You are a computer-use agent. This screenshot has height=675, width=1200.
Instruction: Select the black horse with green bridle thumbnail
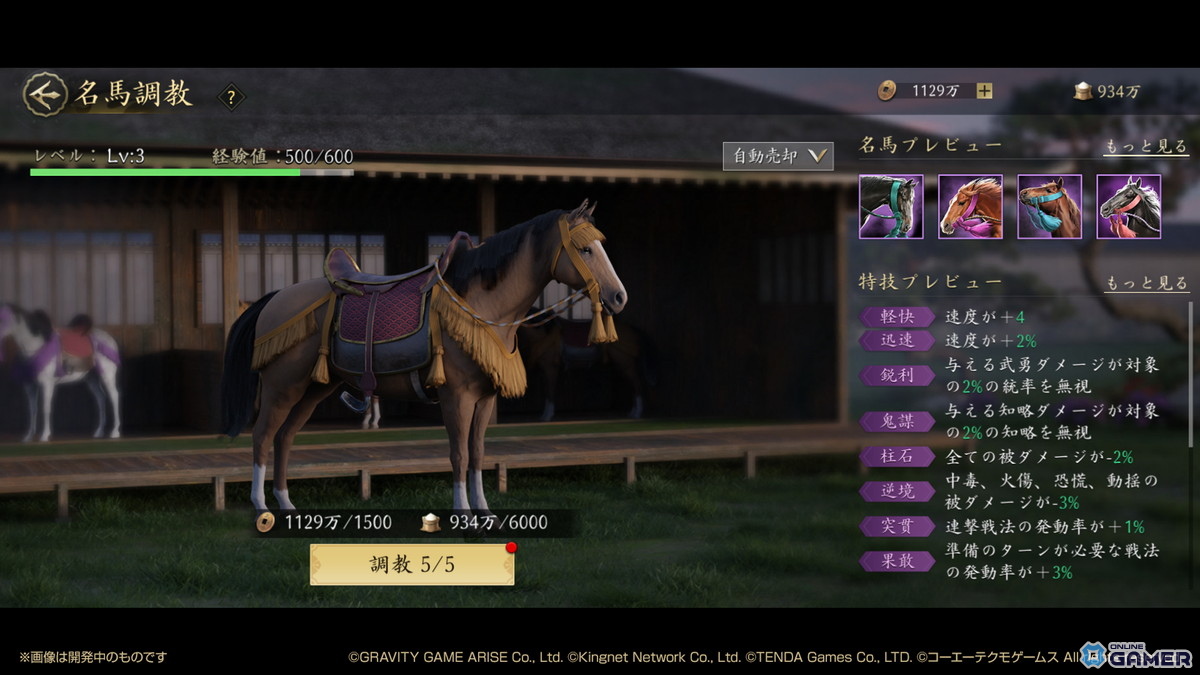[x=890, y=206]
